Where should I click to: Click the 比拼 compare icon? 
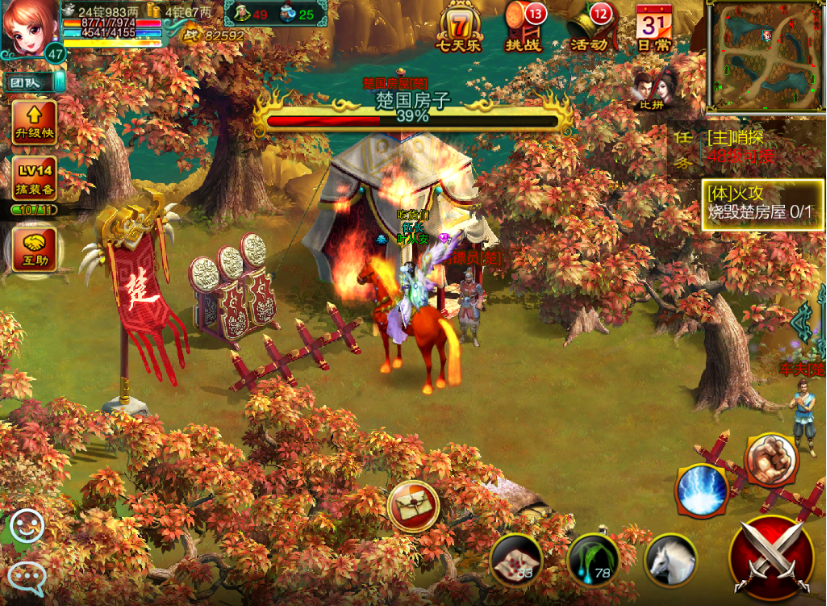(x=652, y=88)
